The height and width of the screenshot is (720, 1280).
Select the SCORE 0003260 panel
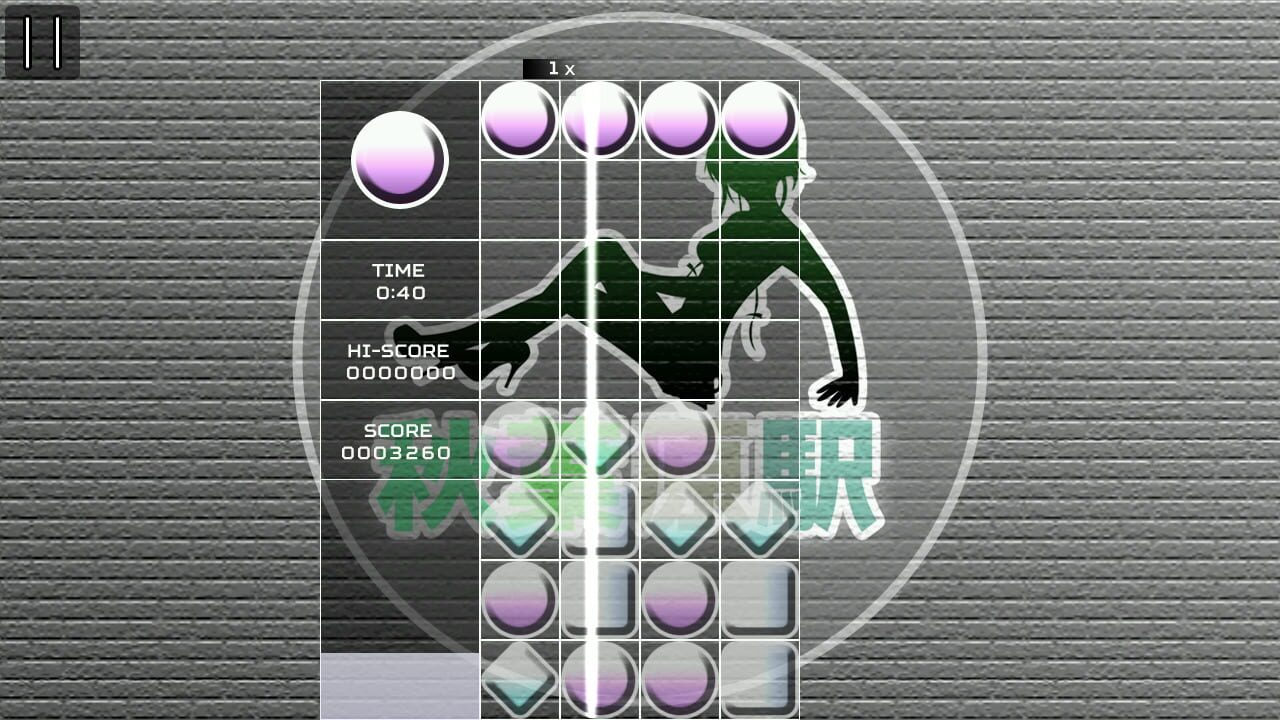(x=400, y=440)
